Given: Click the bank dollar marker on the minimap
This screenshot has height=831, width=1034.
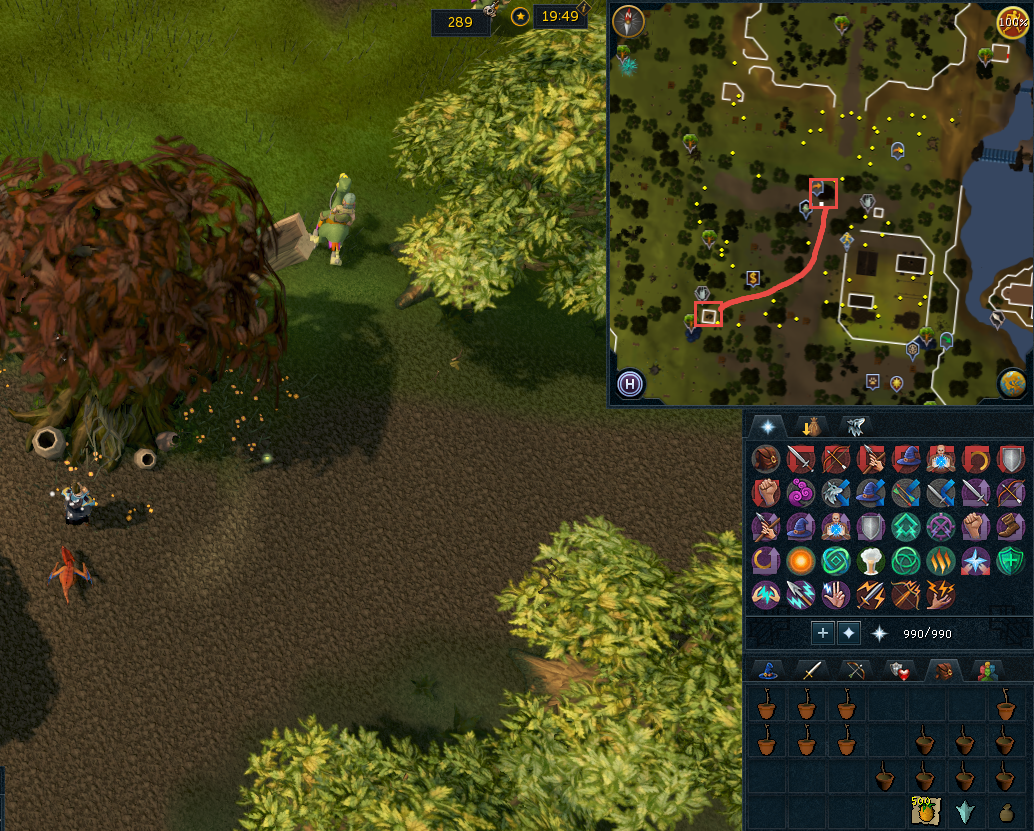Looking at the screenshot, I should pyautogui.click(x=753, y=278).
